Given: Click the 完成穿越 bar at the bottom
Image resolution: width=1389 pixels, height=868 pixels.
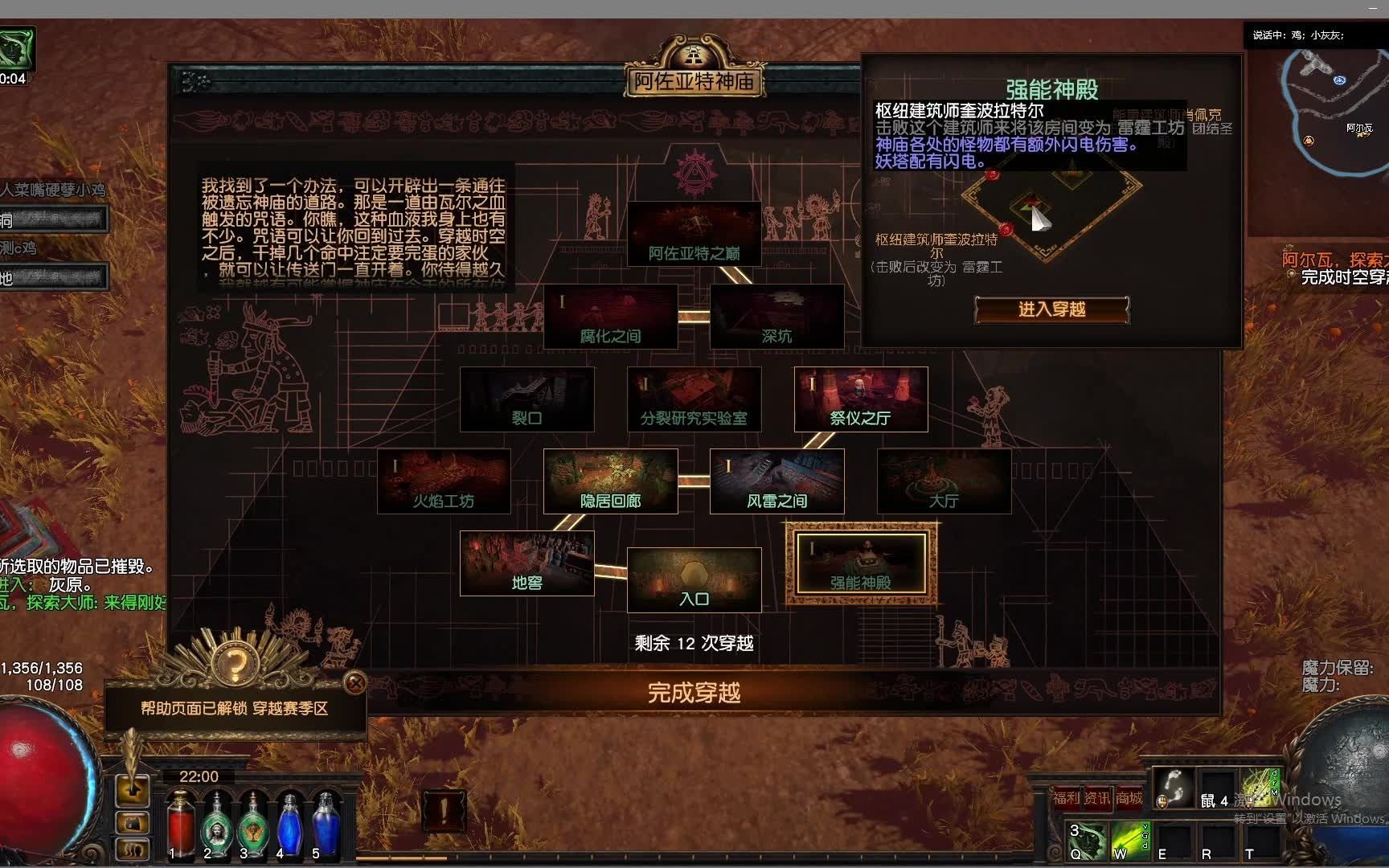Looking at the screenshot, I should click(x=693, y=692).
